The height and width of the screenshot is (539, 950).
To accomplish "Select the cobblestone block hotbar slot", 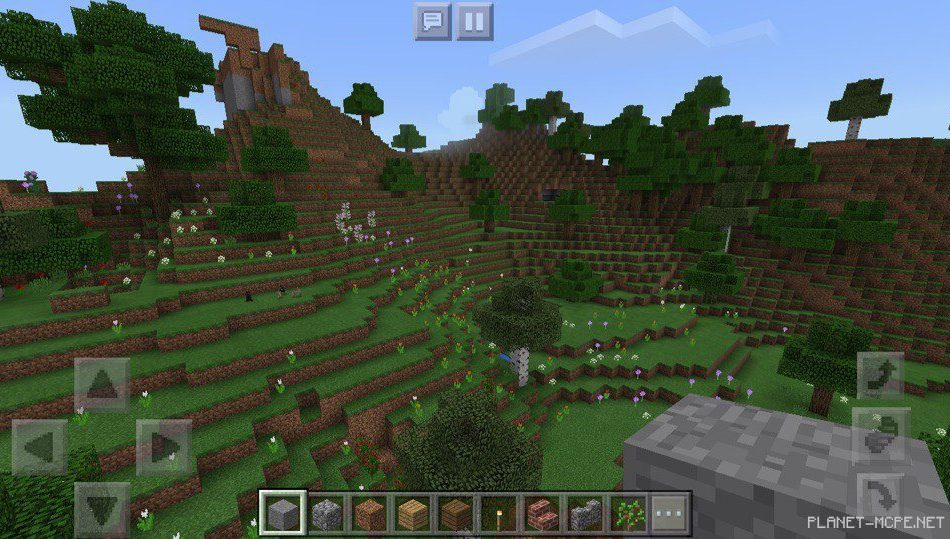I will click(326, 514).
